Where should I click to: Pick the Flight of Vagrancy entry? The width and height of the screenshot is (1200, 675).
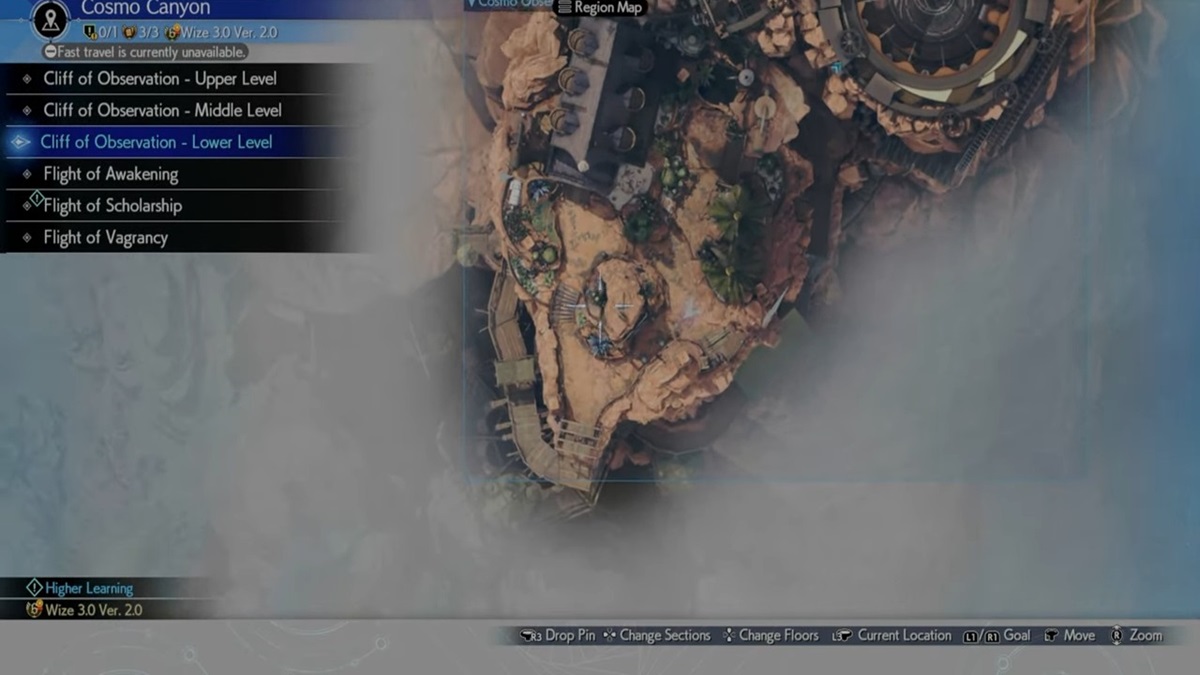coord(105,238)
